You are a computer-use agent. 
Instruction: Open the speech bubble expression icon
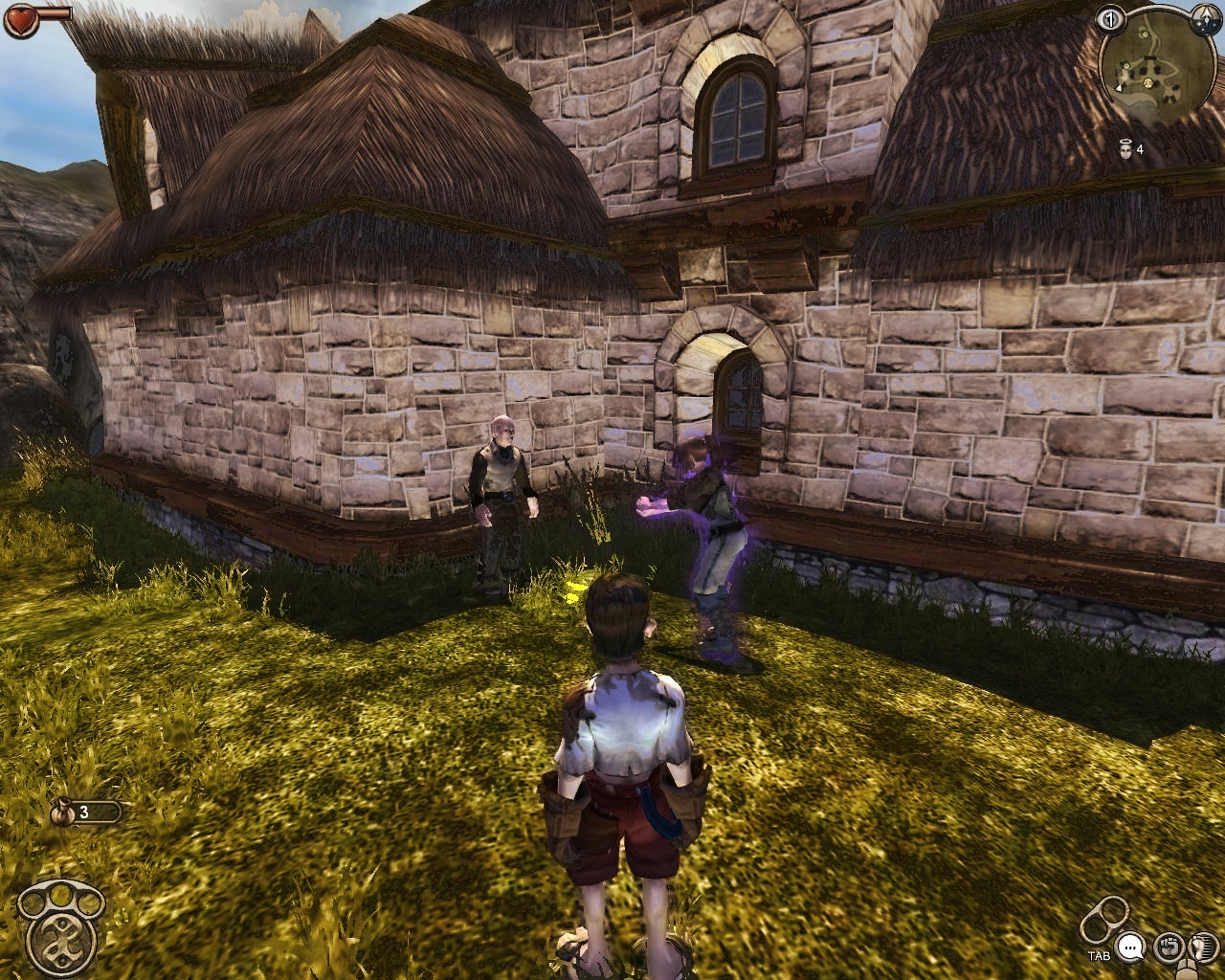tap(1131, 947)
